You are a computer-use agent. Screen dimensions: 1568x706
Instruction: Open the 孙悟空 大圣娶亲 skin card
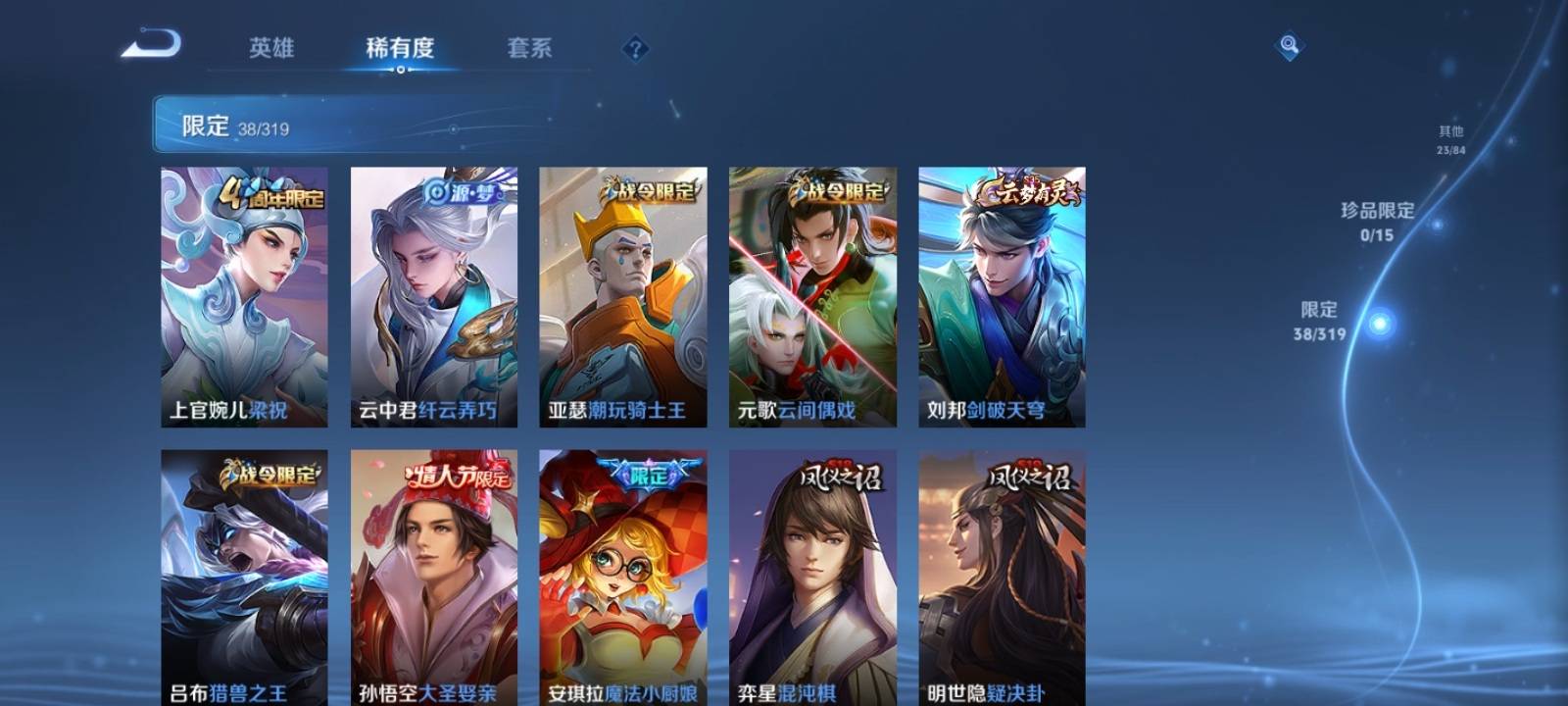(433, 577)
